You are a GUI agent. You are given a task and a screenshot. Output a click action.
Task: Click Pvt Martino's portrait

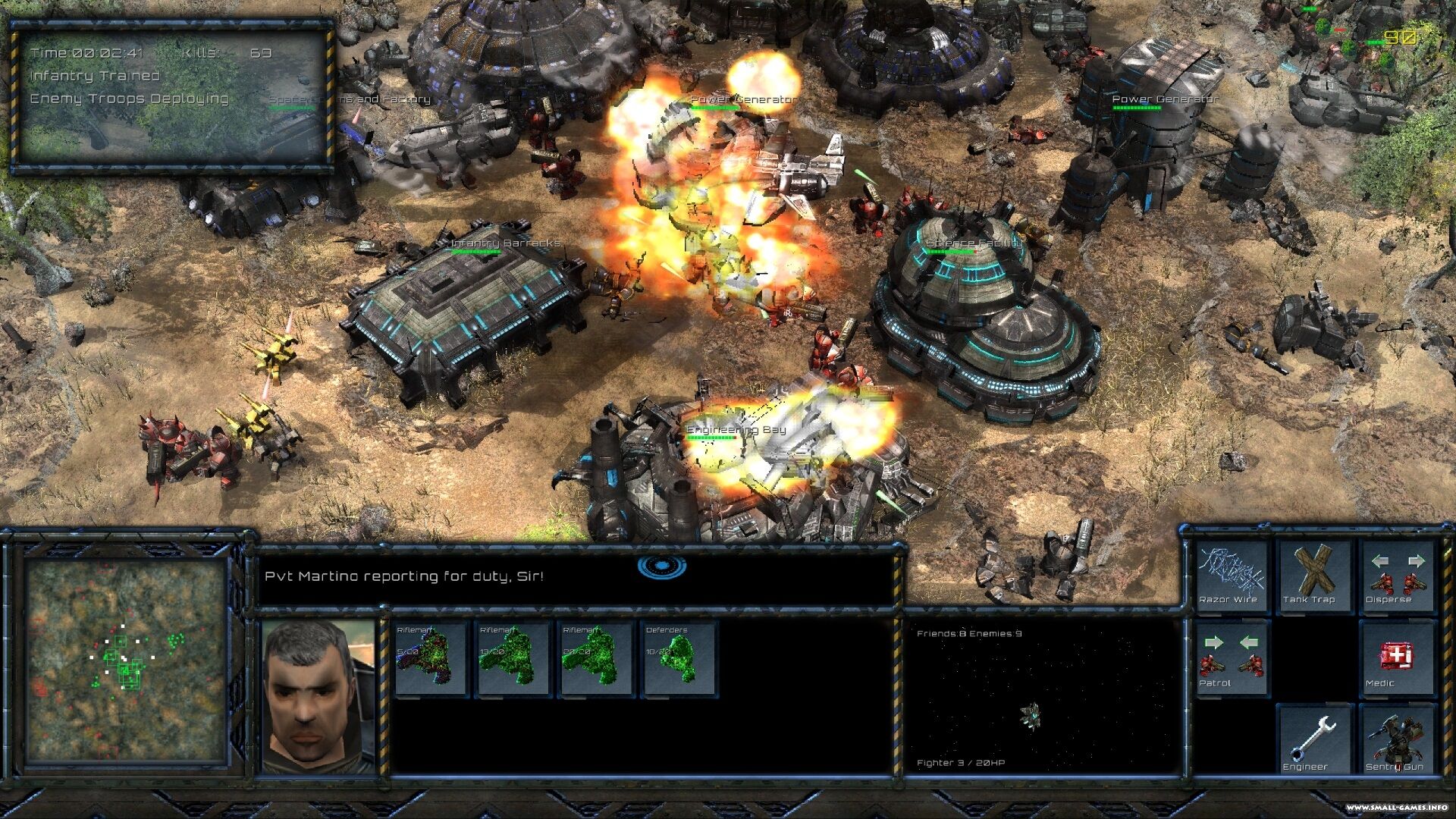coord(318,696)
